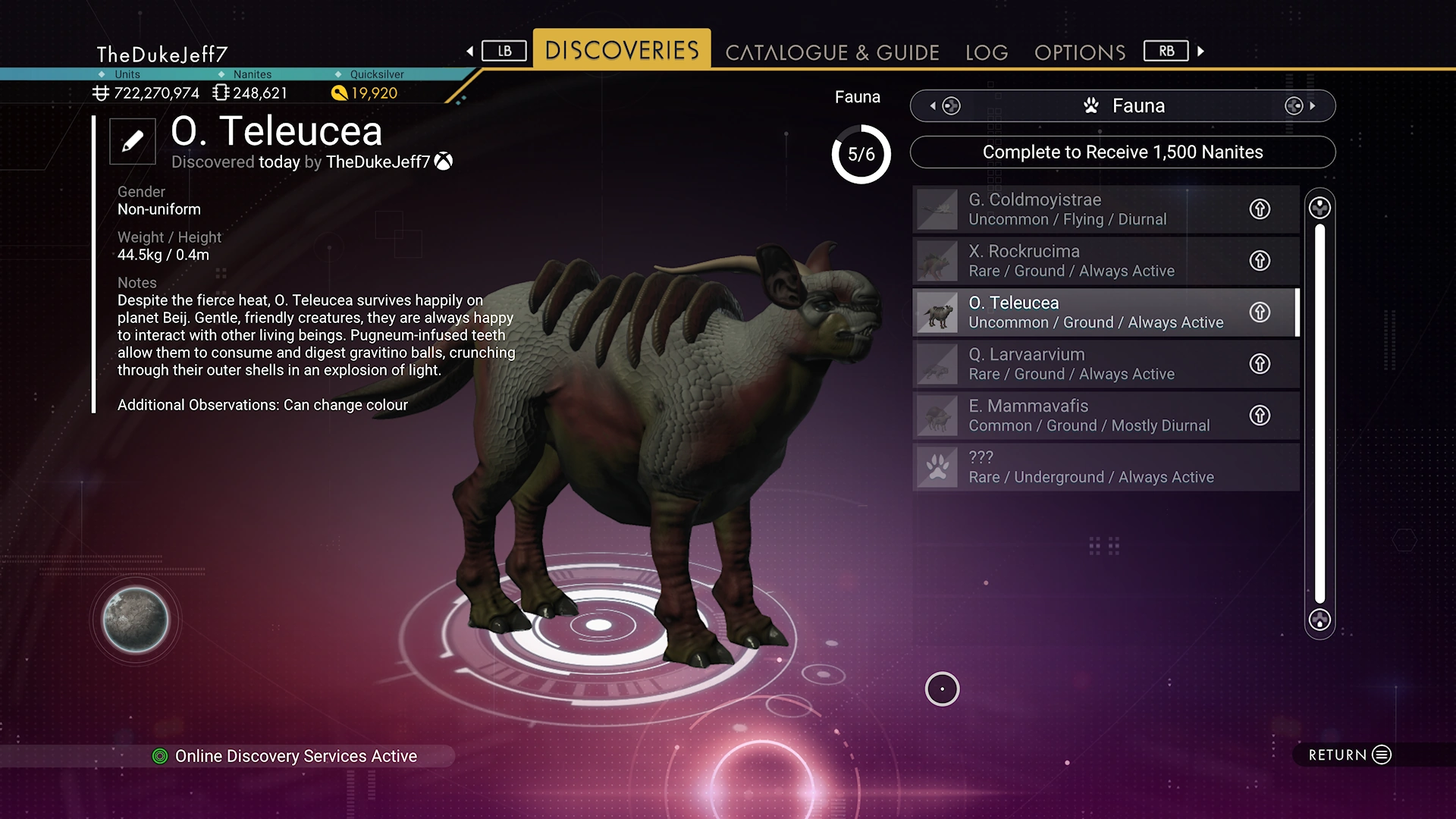Select the O. Teleucea list row
Screen dimensions: 1456x819
point(1077,312)
